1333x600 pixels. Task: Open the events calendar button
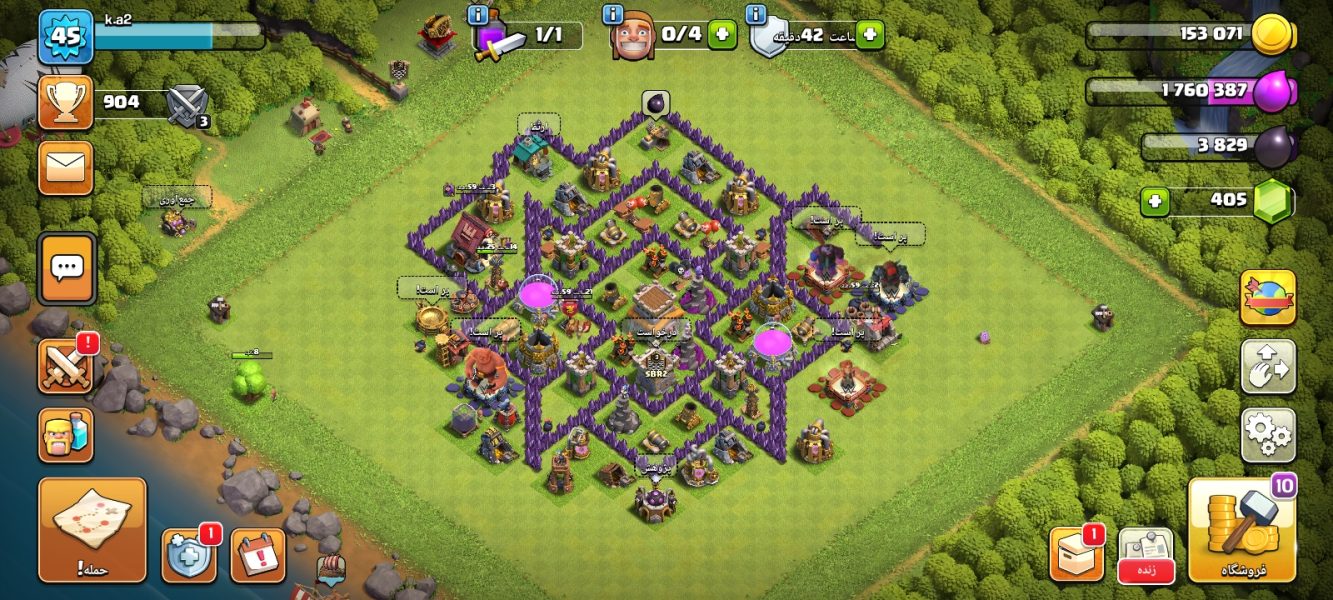(x=258, y=555)
